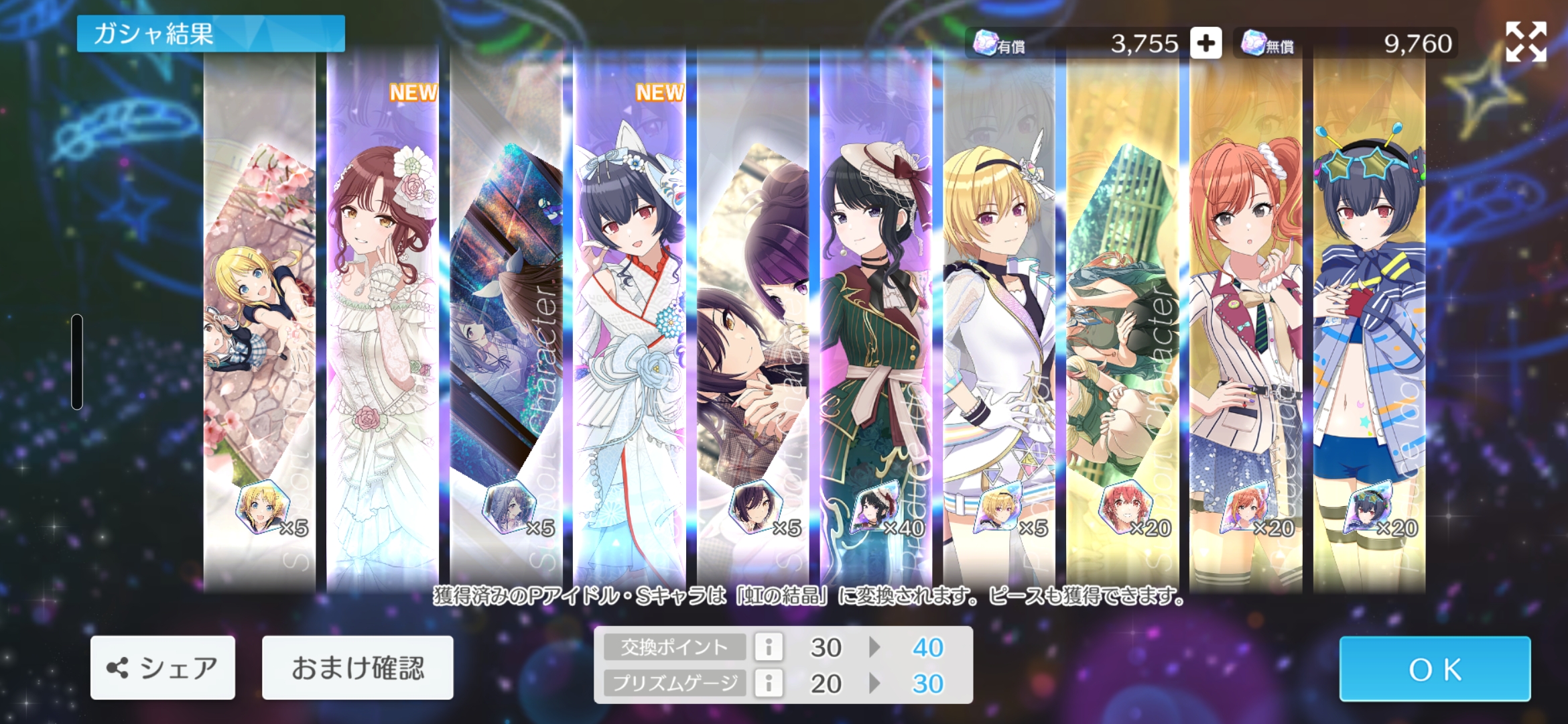Share the gacha results via シェア
The width and height of the screenshot is (1568, 724).
163,668
